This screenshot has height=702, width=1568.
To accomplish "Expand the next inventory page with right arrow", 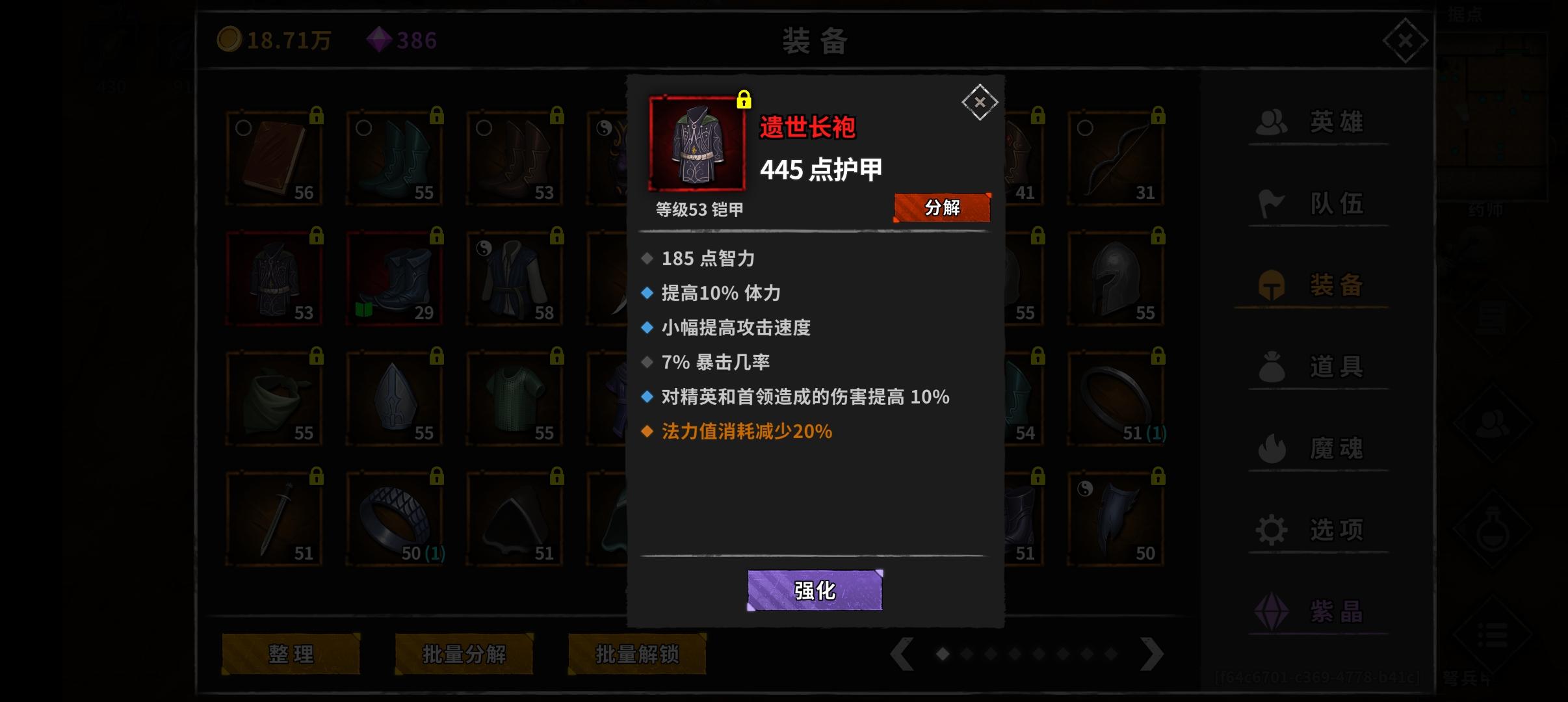I will point(1153,655).
